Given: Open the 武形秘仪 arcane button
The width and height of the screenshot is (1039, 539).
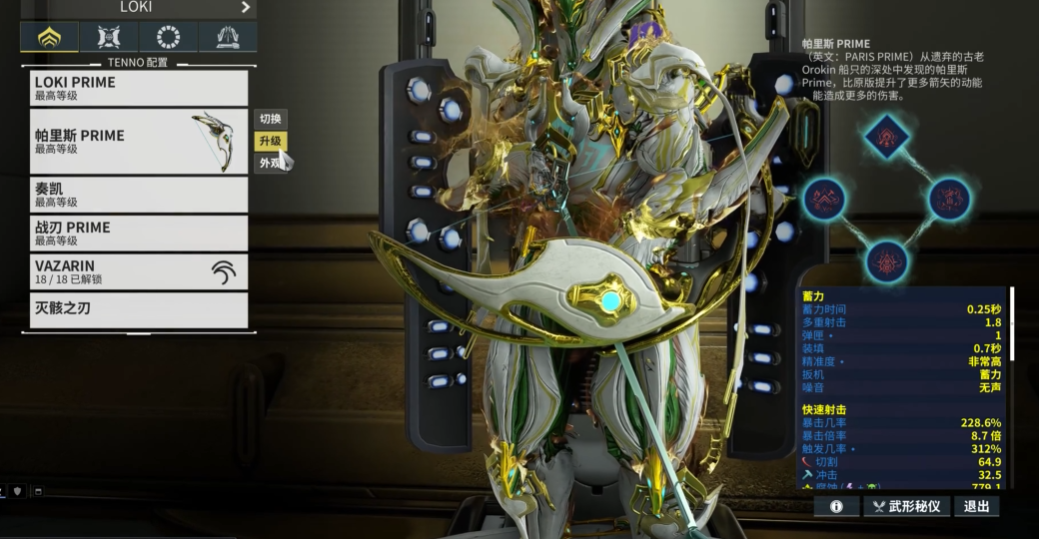Looking at the screenshot, I should point(906,507).
